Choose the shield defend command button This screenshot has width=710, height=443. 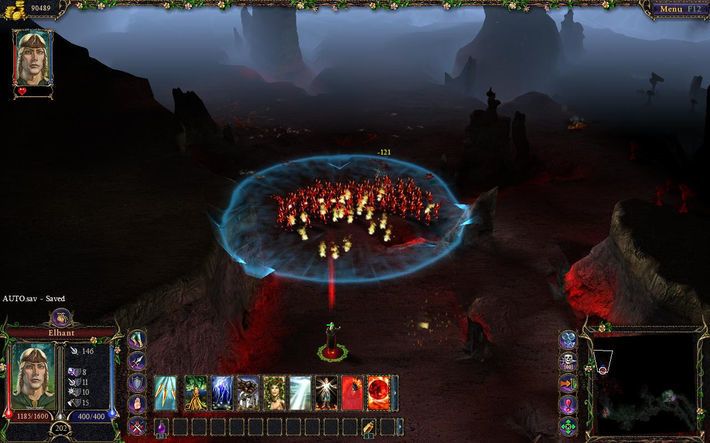point(137,382)
